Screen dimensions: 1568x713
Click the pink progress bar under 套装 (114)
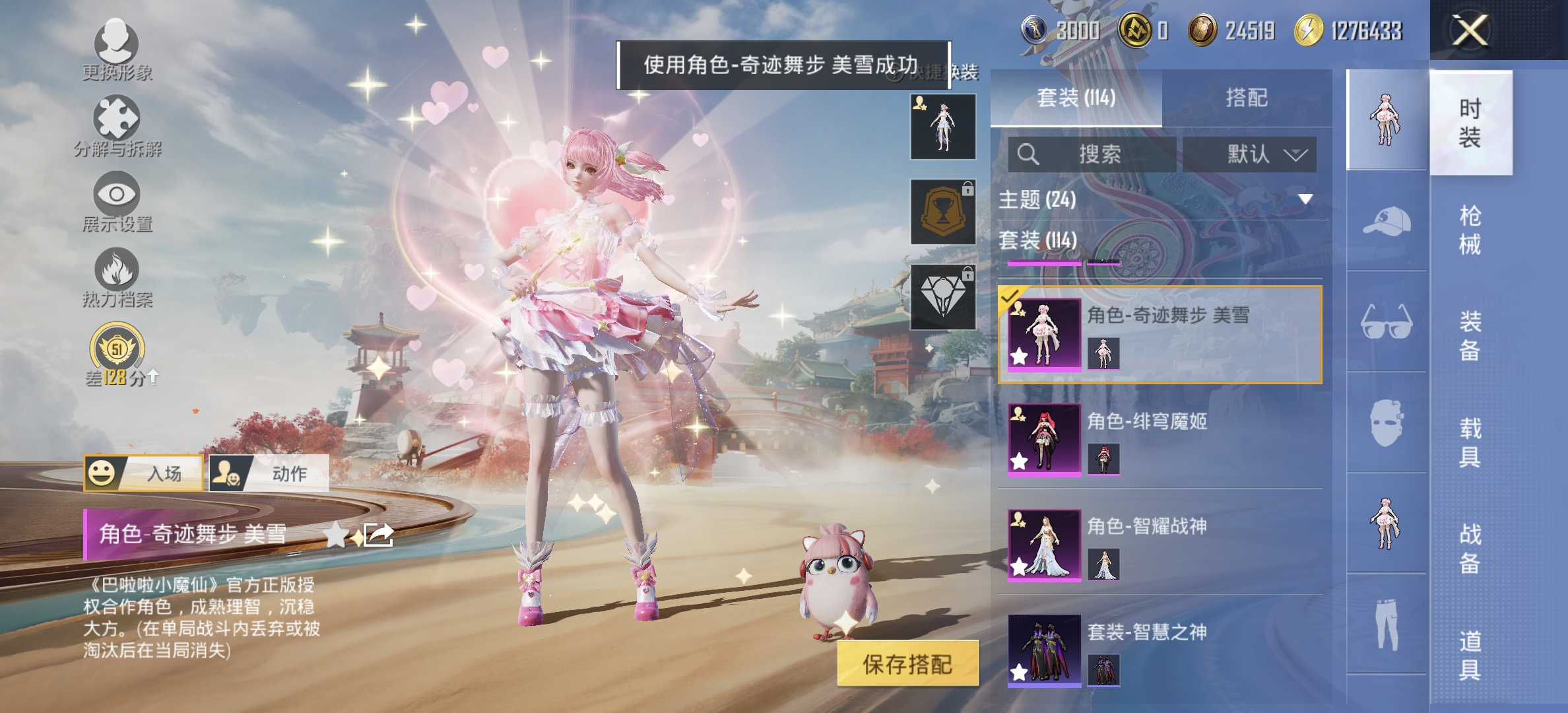(1043, 263)
